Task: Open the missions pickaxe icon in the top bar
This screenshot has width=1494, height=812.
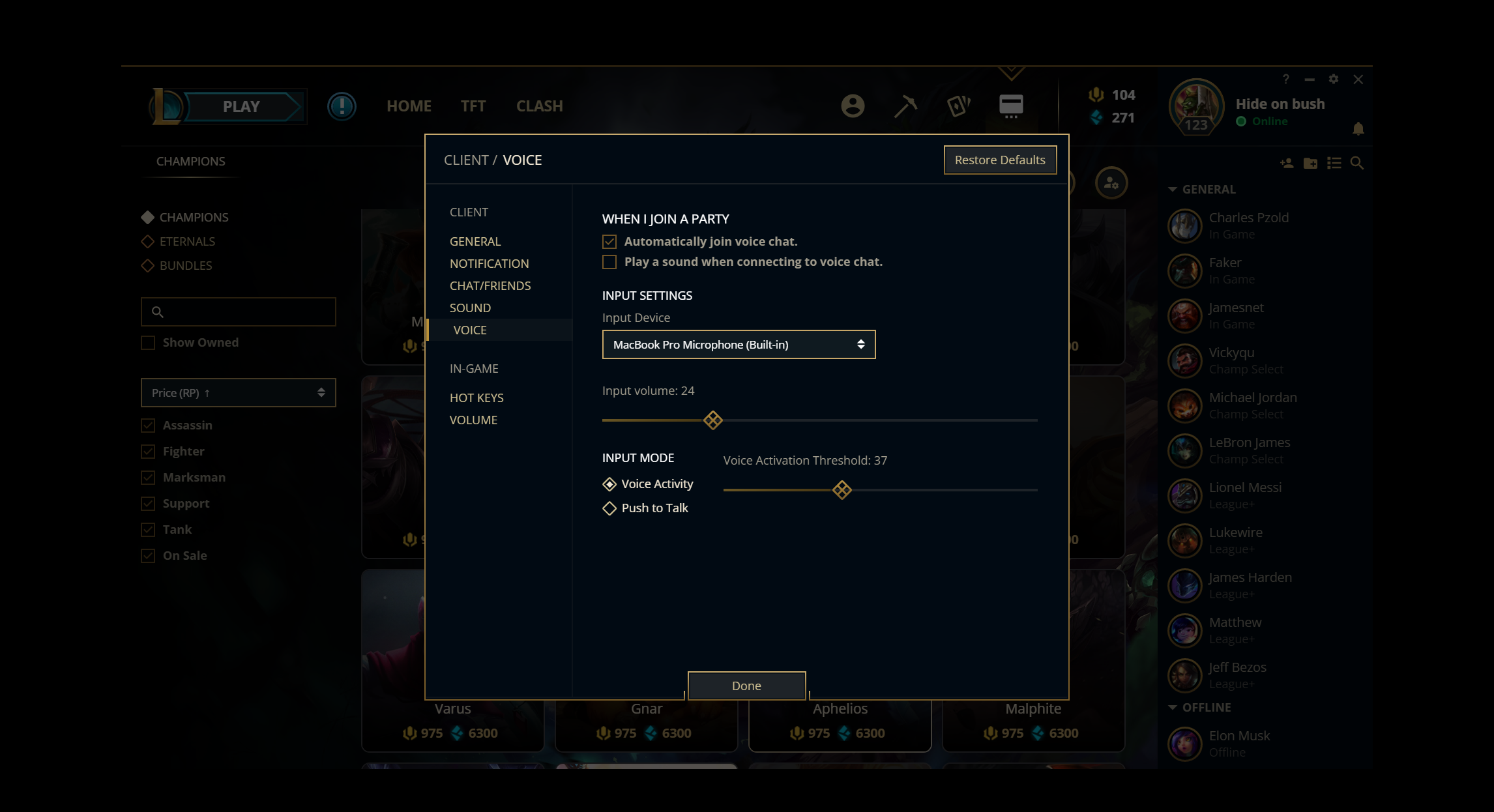Action: coord(905,106)
